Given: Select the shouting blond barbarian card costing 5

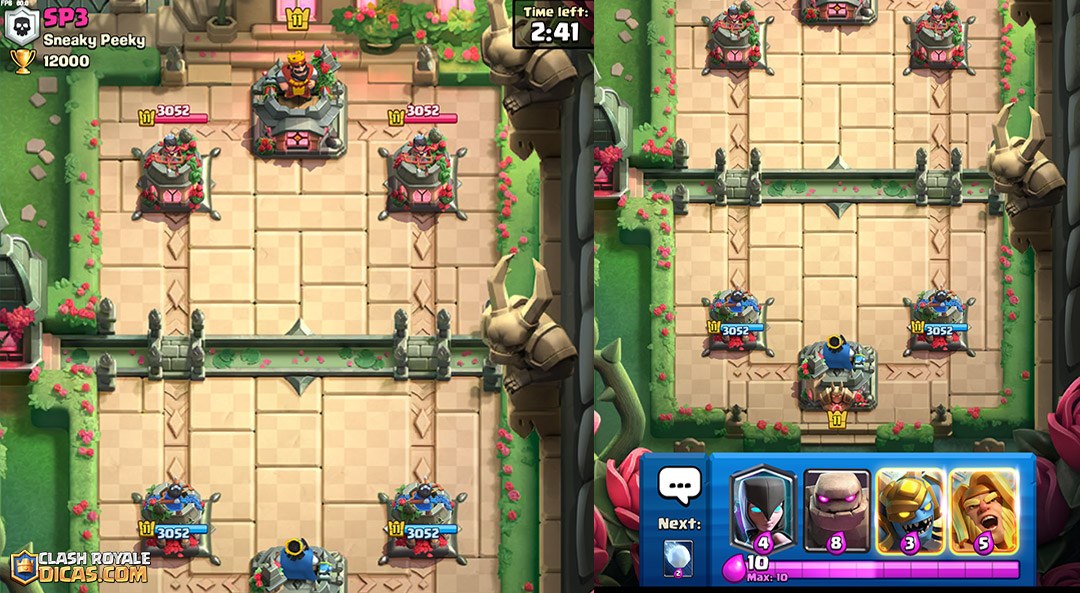Looking at the screenshot, I should point(983,509).
